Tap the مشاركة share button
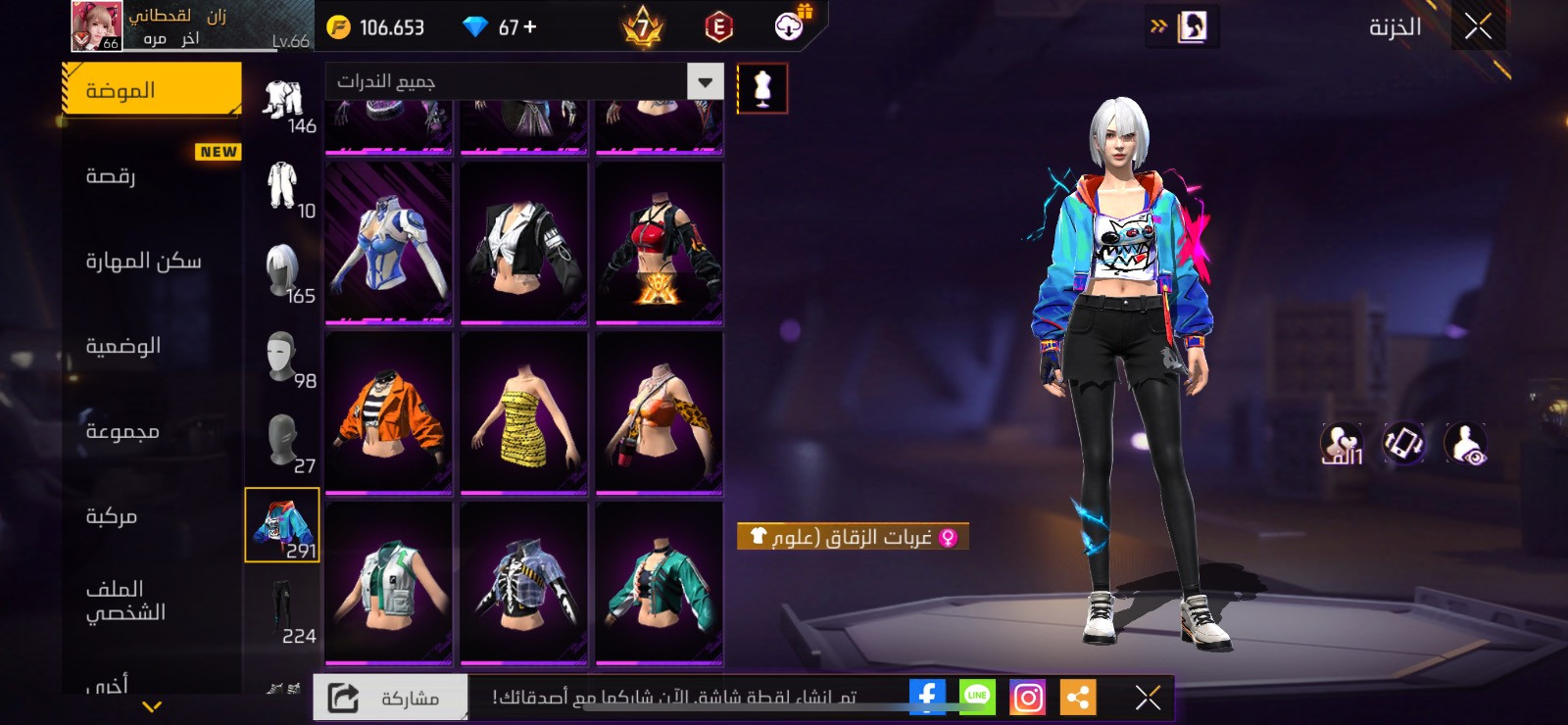The image size is (1568, 725). (x=391, y=698)
